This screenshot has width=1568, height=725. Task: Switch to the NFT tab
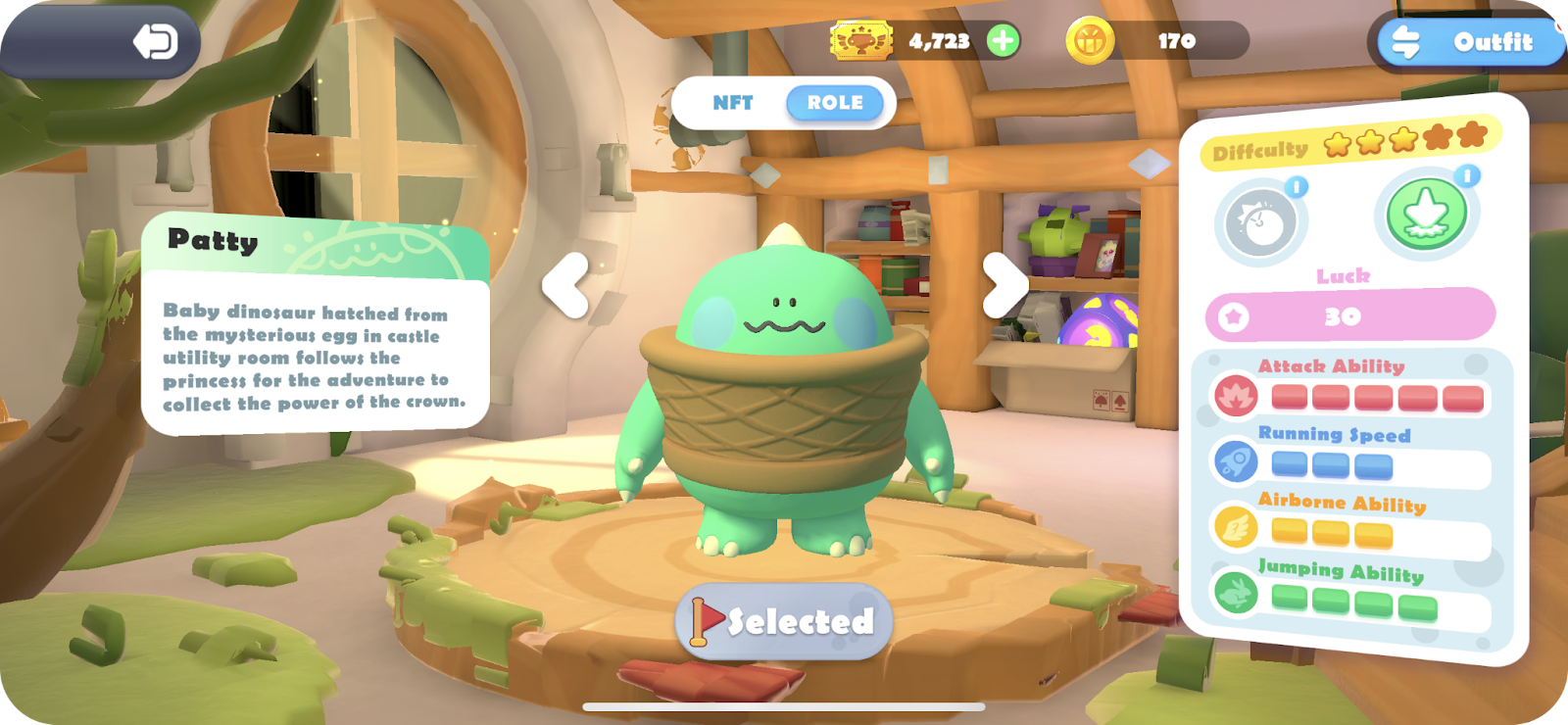coord(732,103)
